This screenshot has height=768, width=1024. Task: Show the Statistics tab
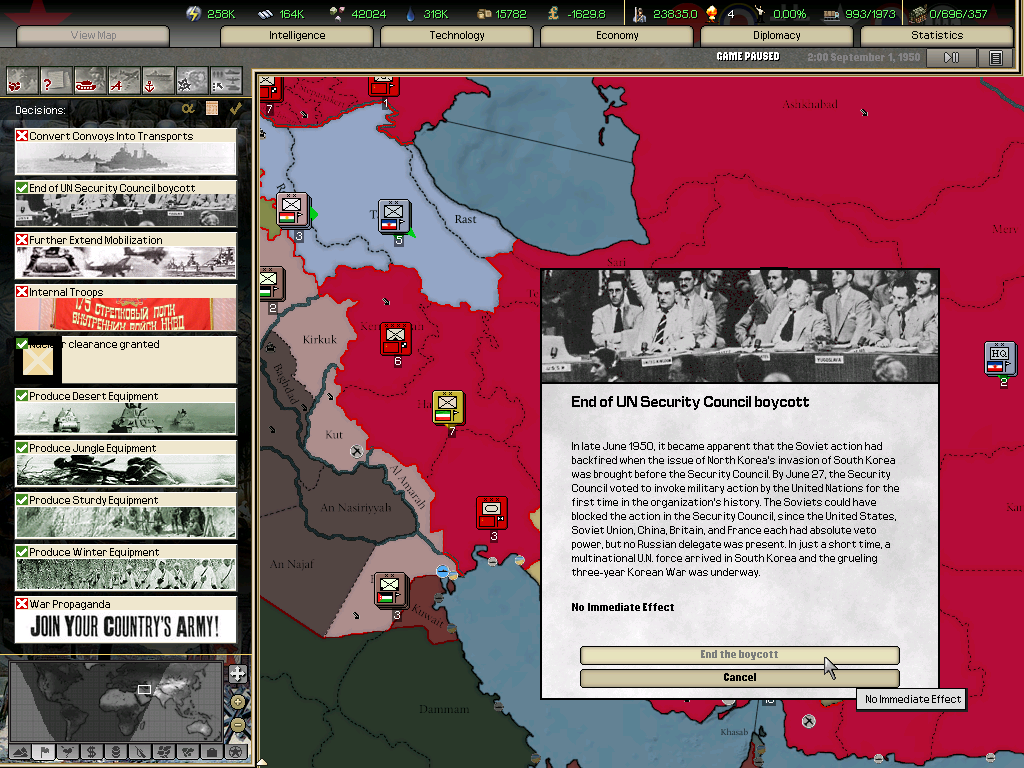tap(937, 36)
